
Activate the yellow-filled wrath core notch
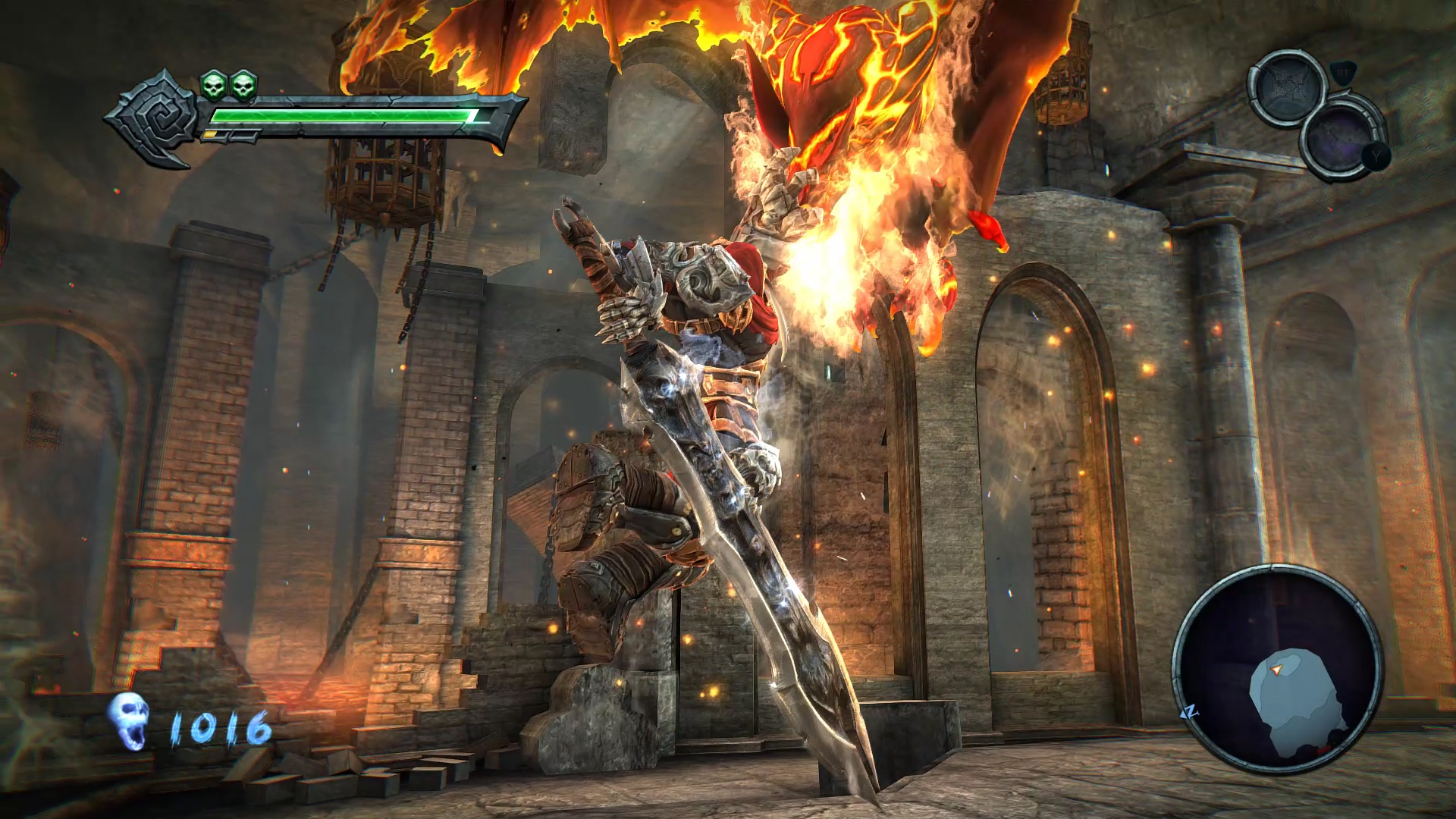pos(209,133)
